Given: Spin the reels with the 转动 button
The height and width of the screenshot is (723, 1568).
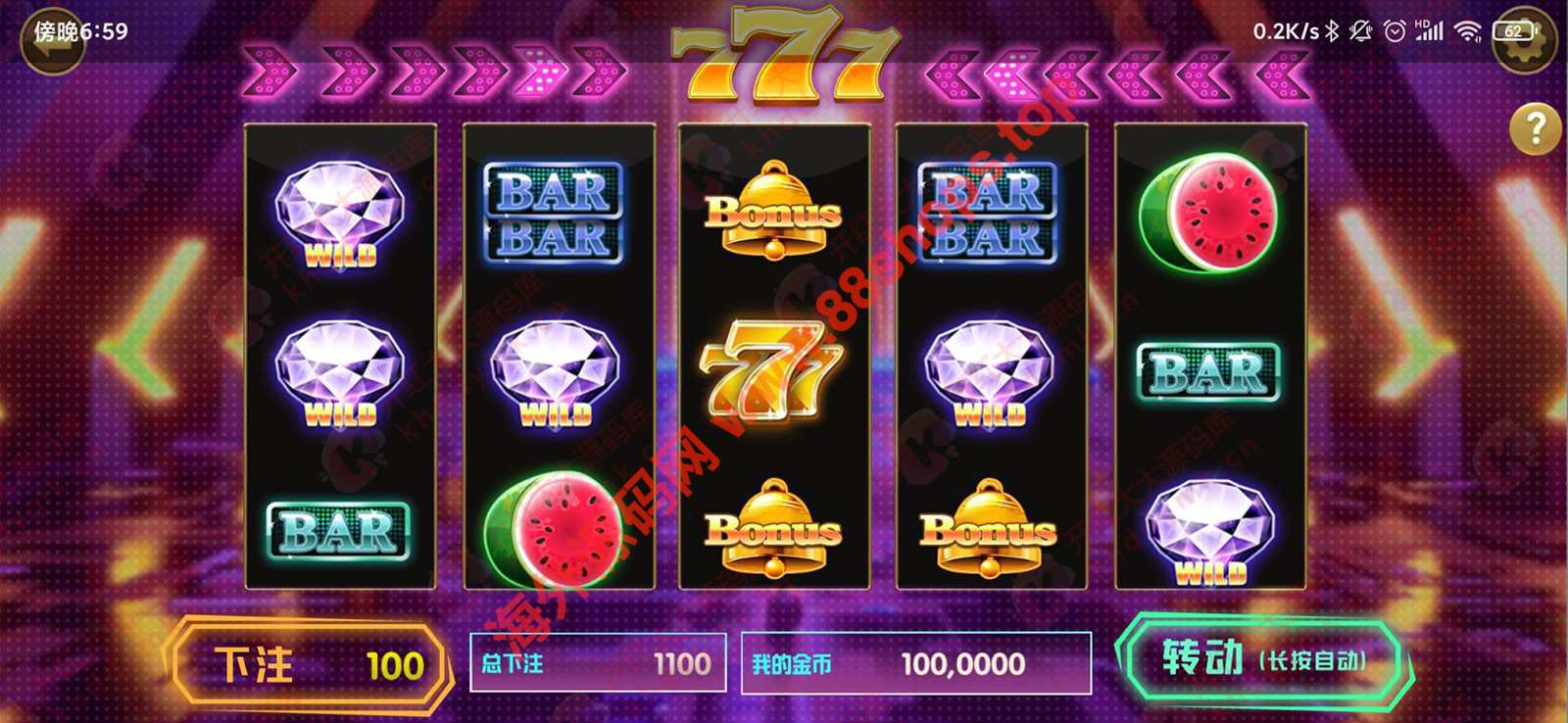Looking at the screenshot, I should pos(1262,658).
